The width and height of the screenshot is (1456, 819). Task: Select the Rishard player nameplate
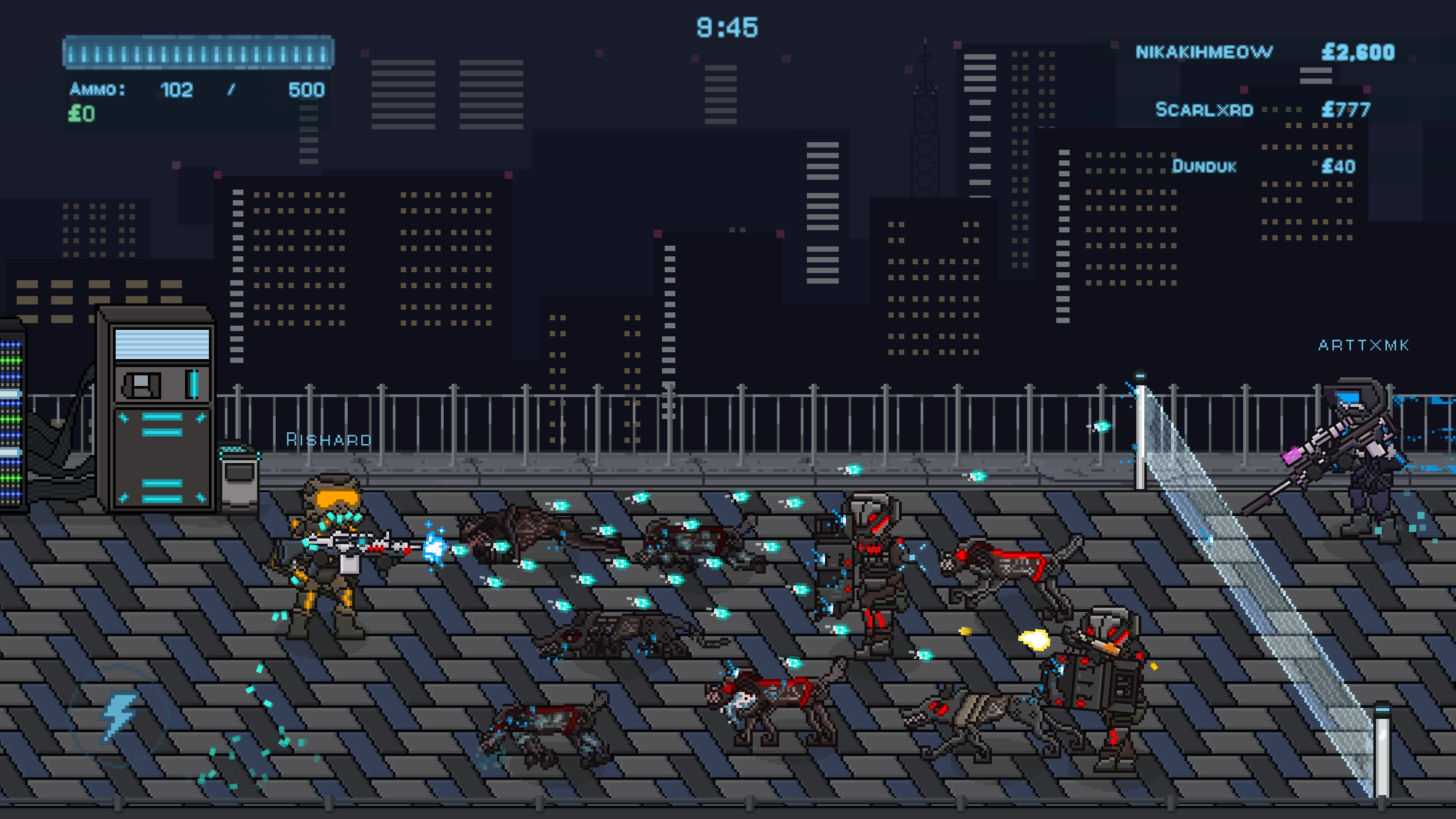point(329,439)
